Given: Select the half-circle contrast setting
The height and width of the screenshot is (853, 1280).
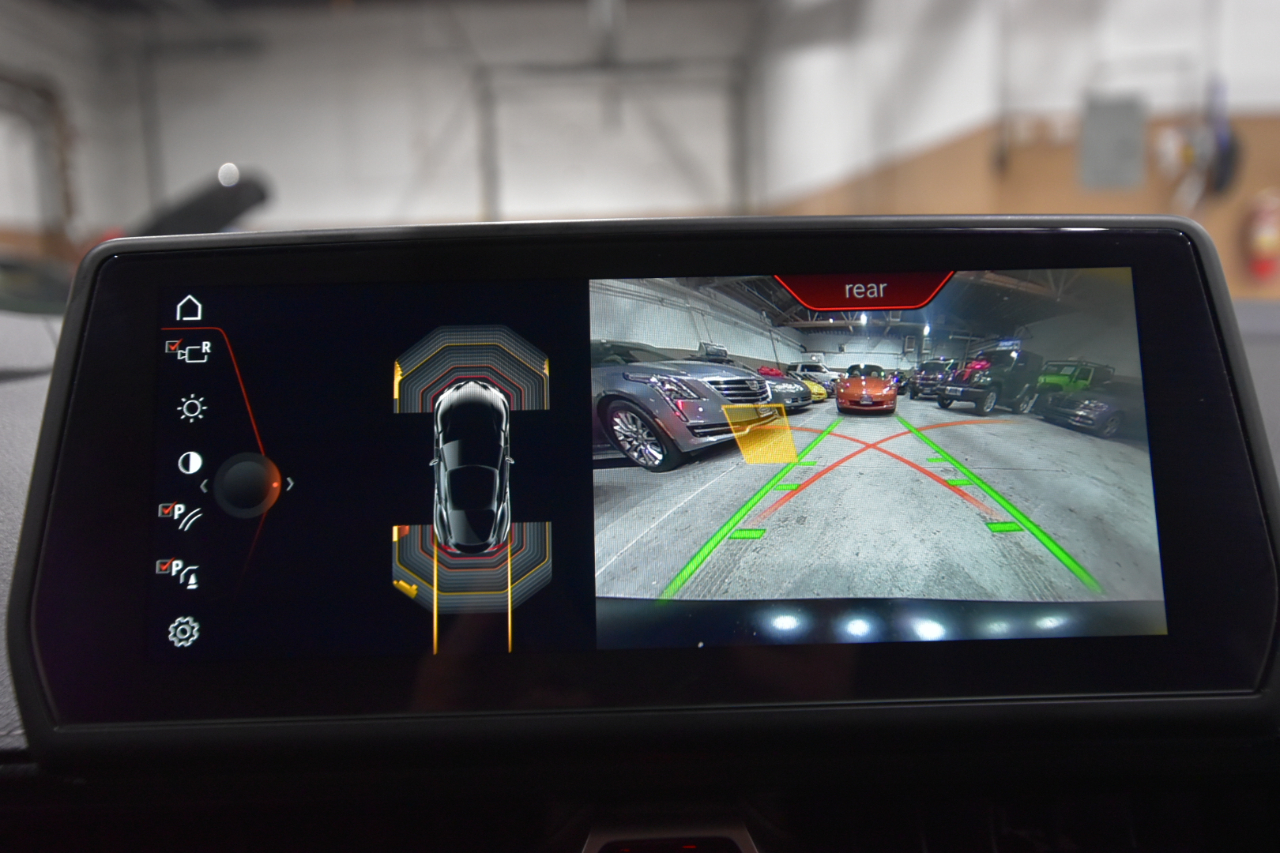Looking at the screenshot, I should 189,463.
